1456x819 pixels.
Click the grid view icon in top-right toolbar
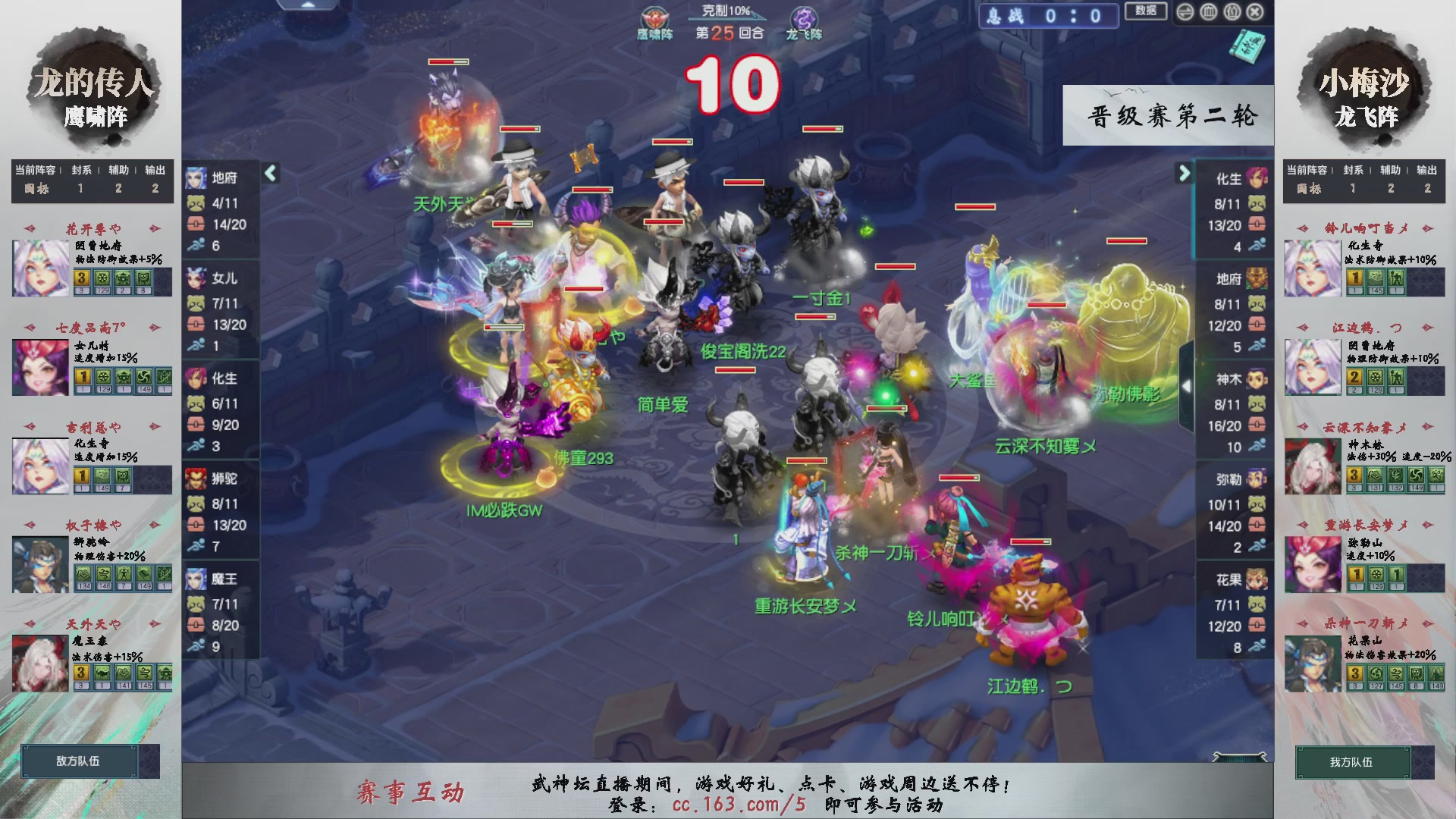tap(1208, 12)
